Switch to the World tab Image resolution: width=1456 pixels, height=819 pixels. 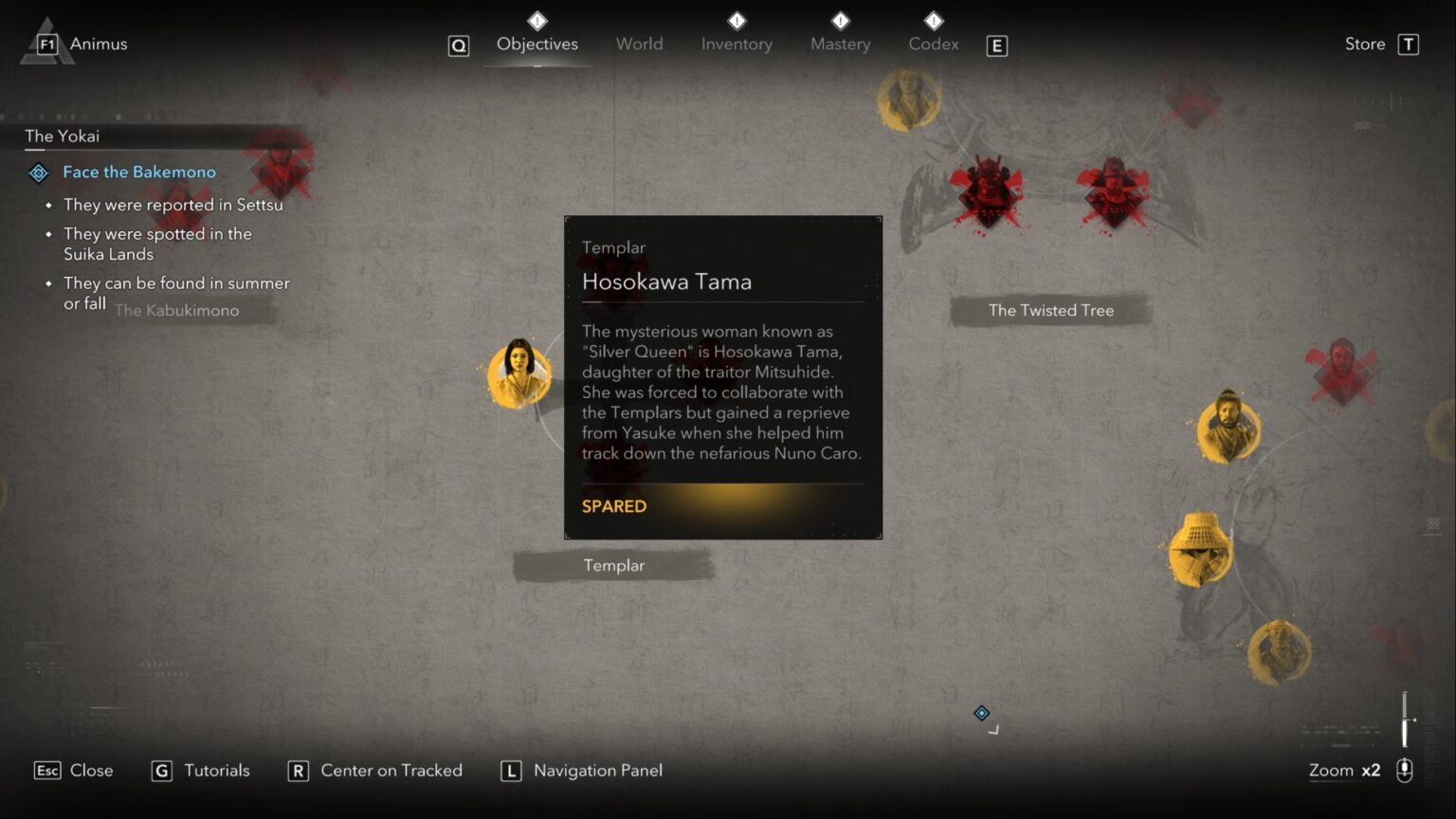pyautogui.click(x=640, y=44)
